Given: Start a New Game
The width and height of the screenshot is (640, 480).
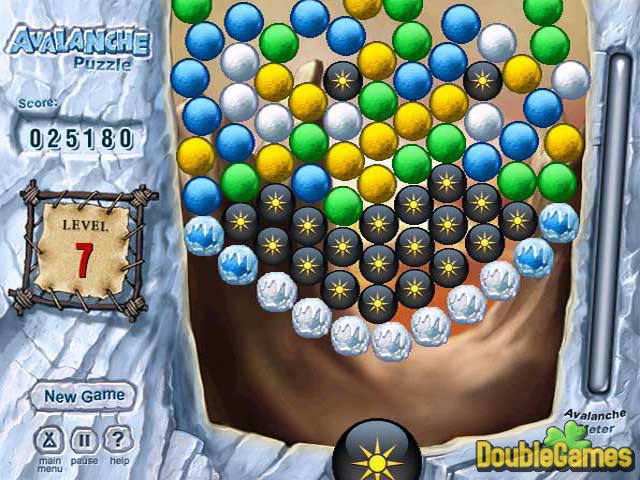Looking at the screenshot, I should [84, 396].
